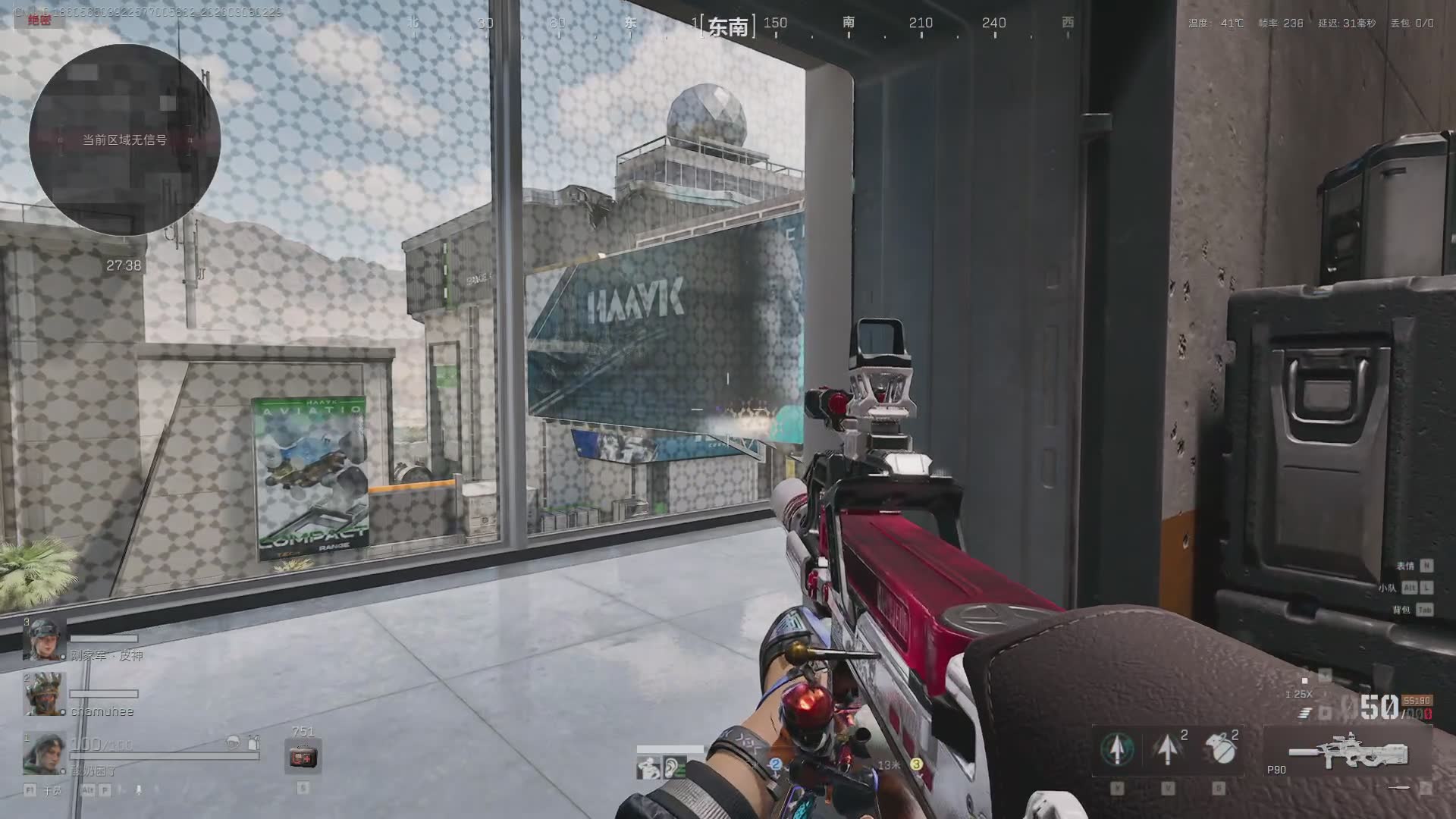Activate the circled green arrow ability
Image resolution: width=1456 pixels, height=819 pixels.
pyautogui.click(x=1117, y=749)
